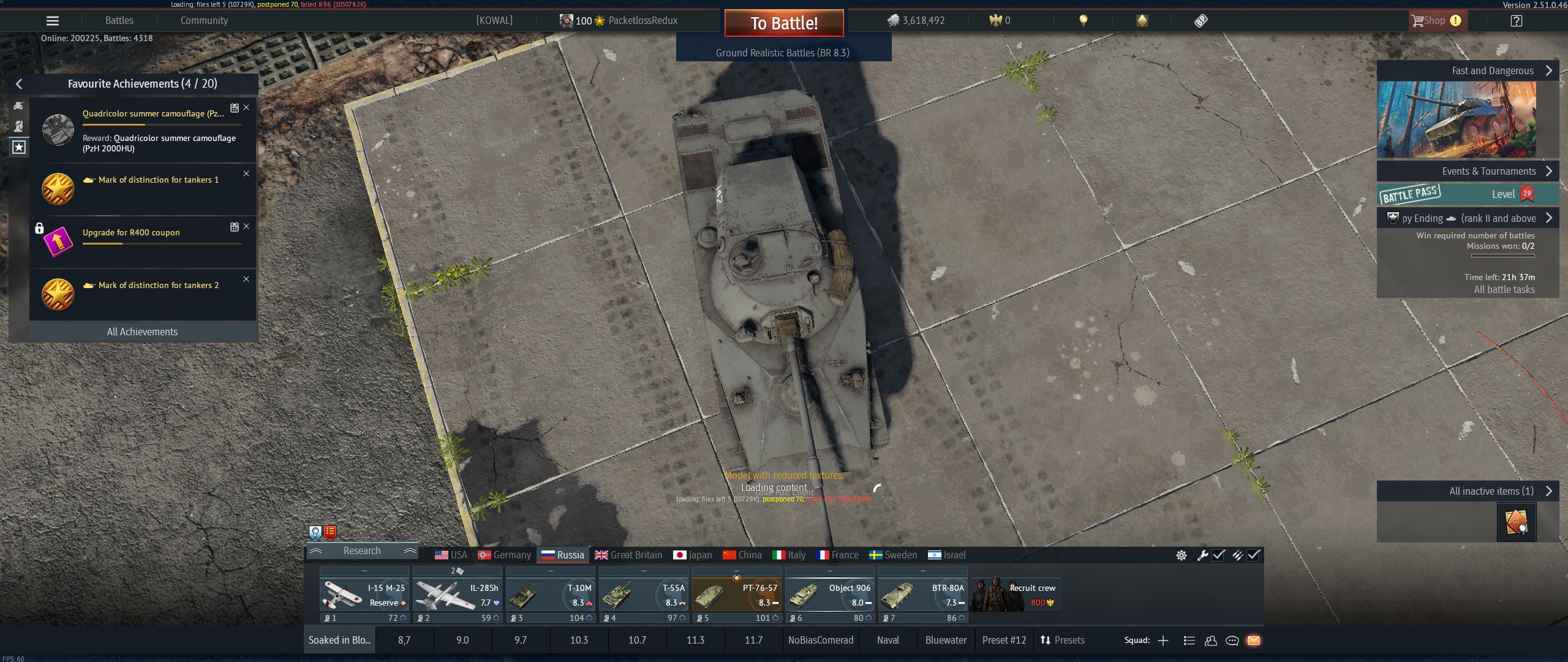Switch to the Sweden nation tab
This screenshot has height=662, width=1568.
click(x=893, y=555)
